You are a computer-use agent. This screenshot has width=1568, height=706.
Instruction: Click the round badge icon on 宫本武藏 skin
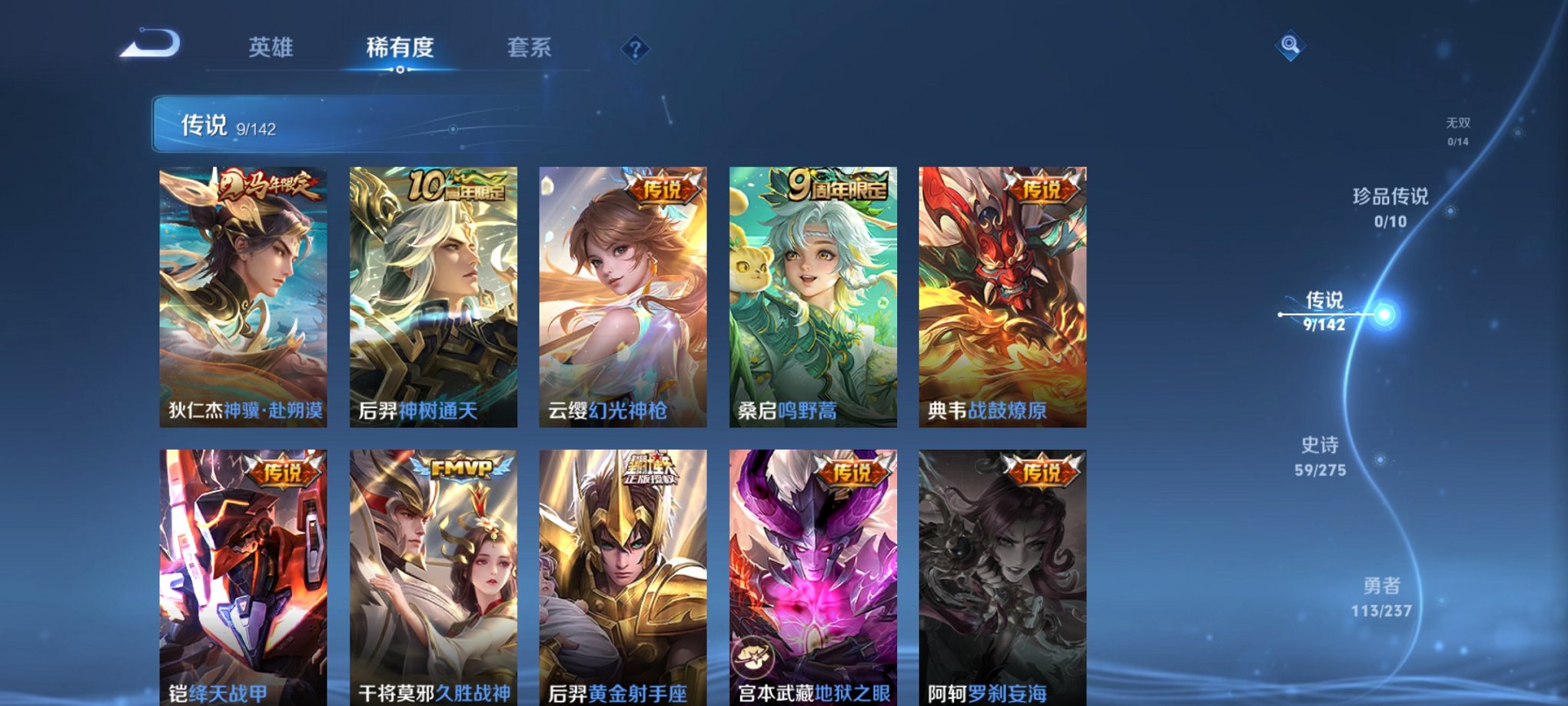(754, 654)
